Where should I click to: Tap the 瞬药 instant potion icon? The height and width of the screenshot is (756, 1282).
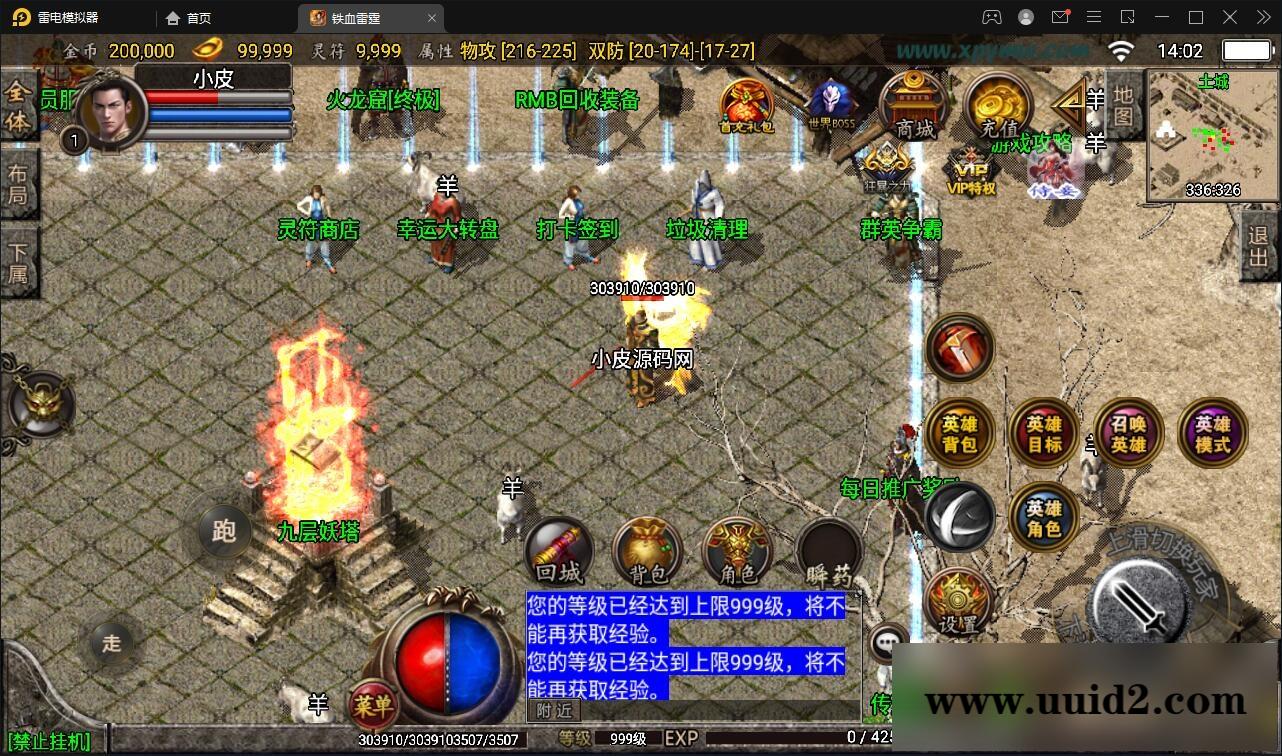827,551
